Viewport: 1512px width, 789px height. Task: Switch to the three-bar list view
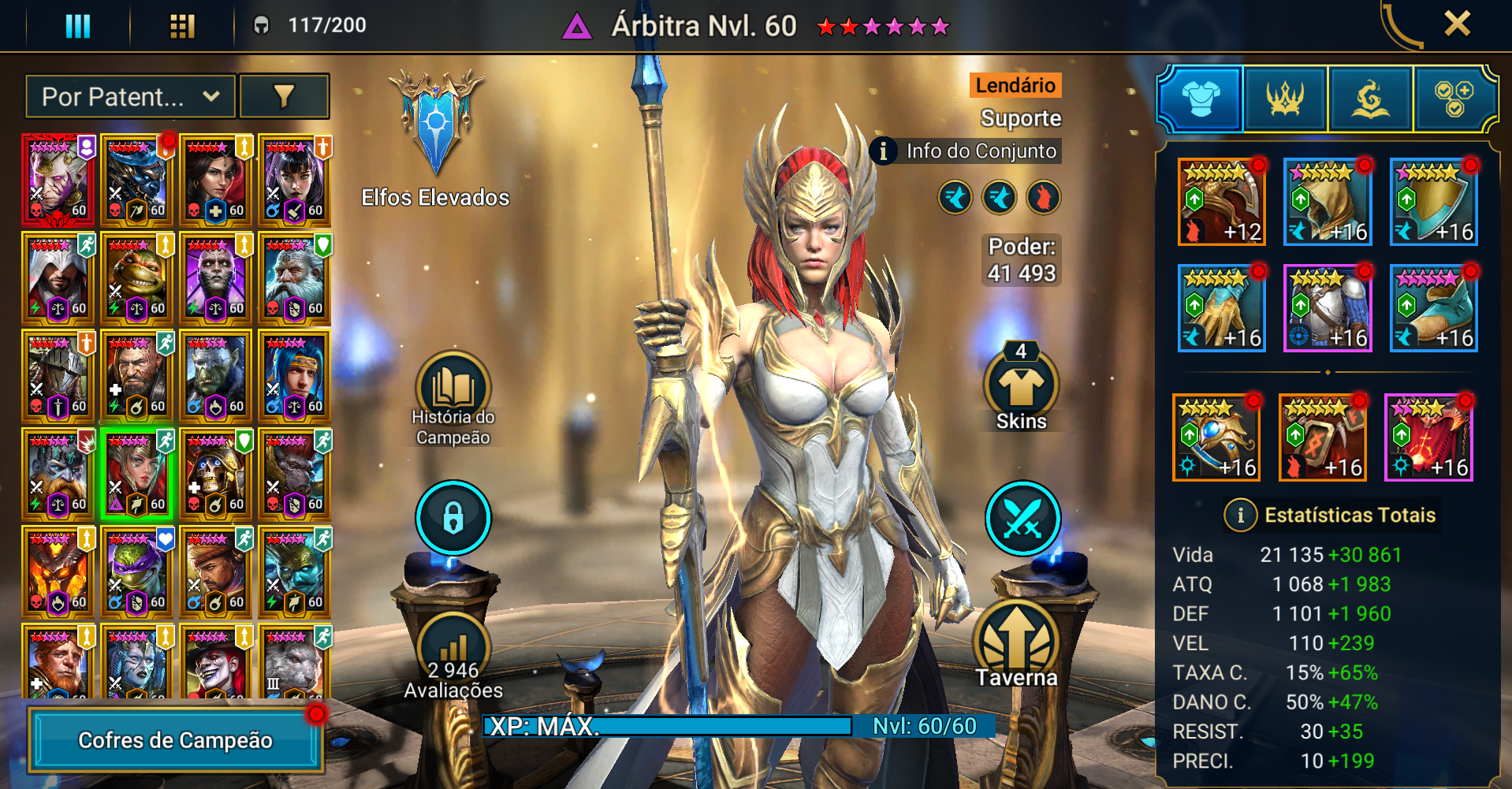[77, 26]
